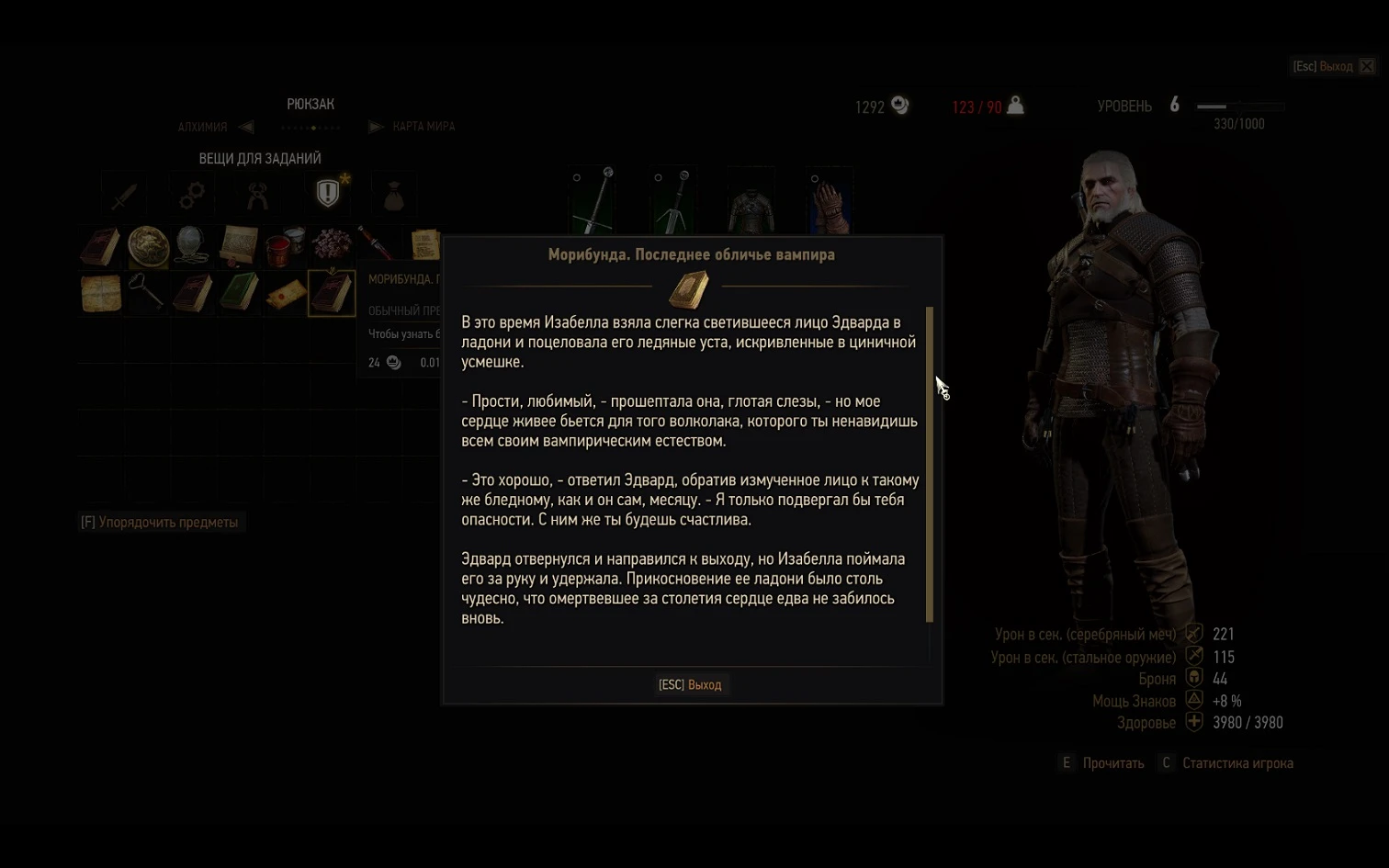Click the old folded map item

click(x=101, y=293)
